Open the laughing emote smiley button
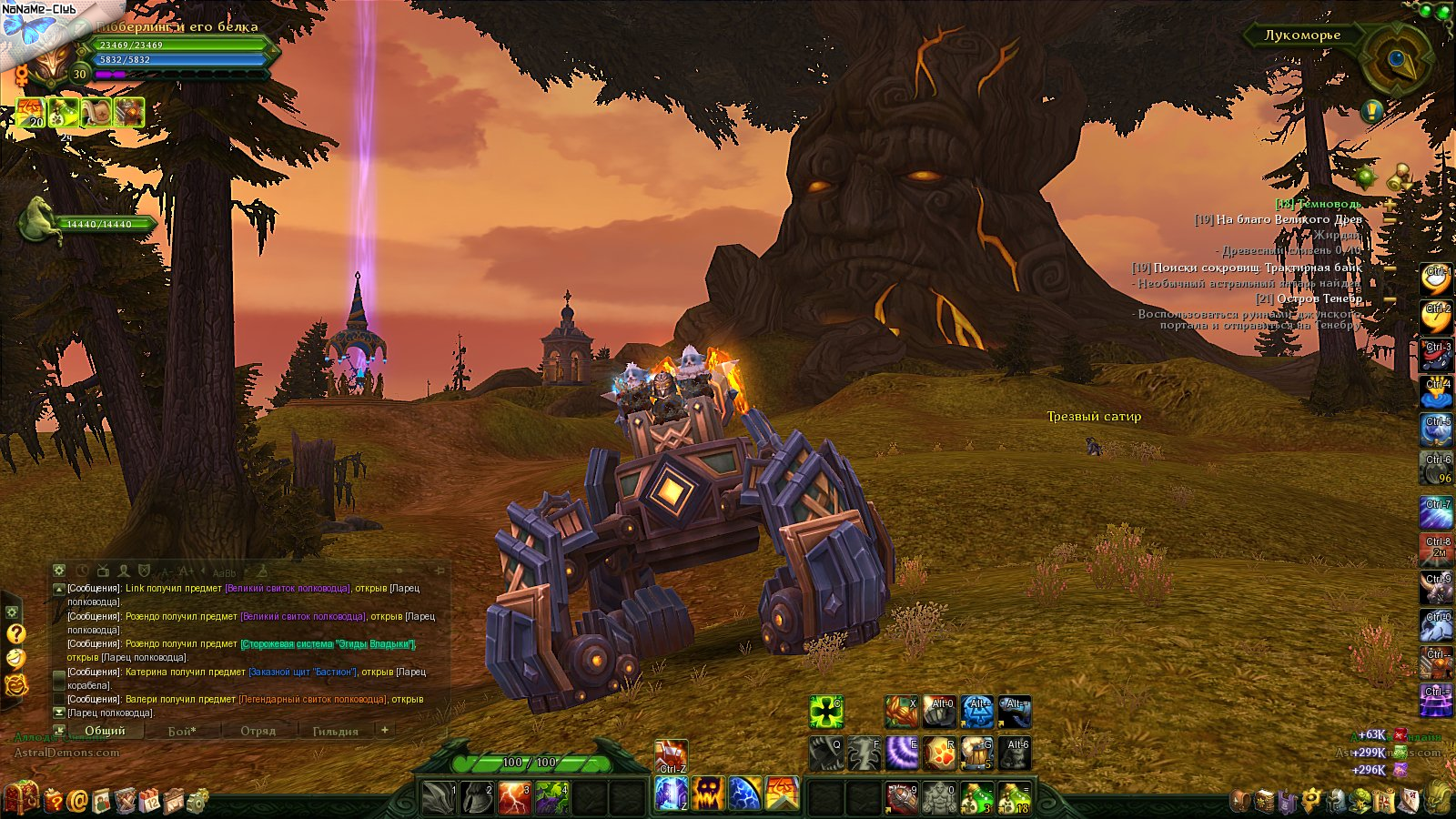 tap(15, 658)
